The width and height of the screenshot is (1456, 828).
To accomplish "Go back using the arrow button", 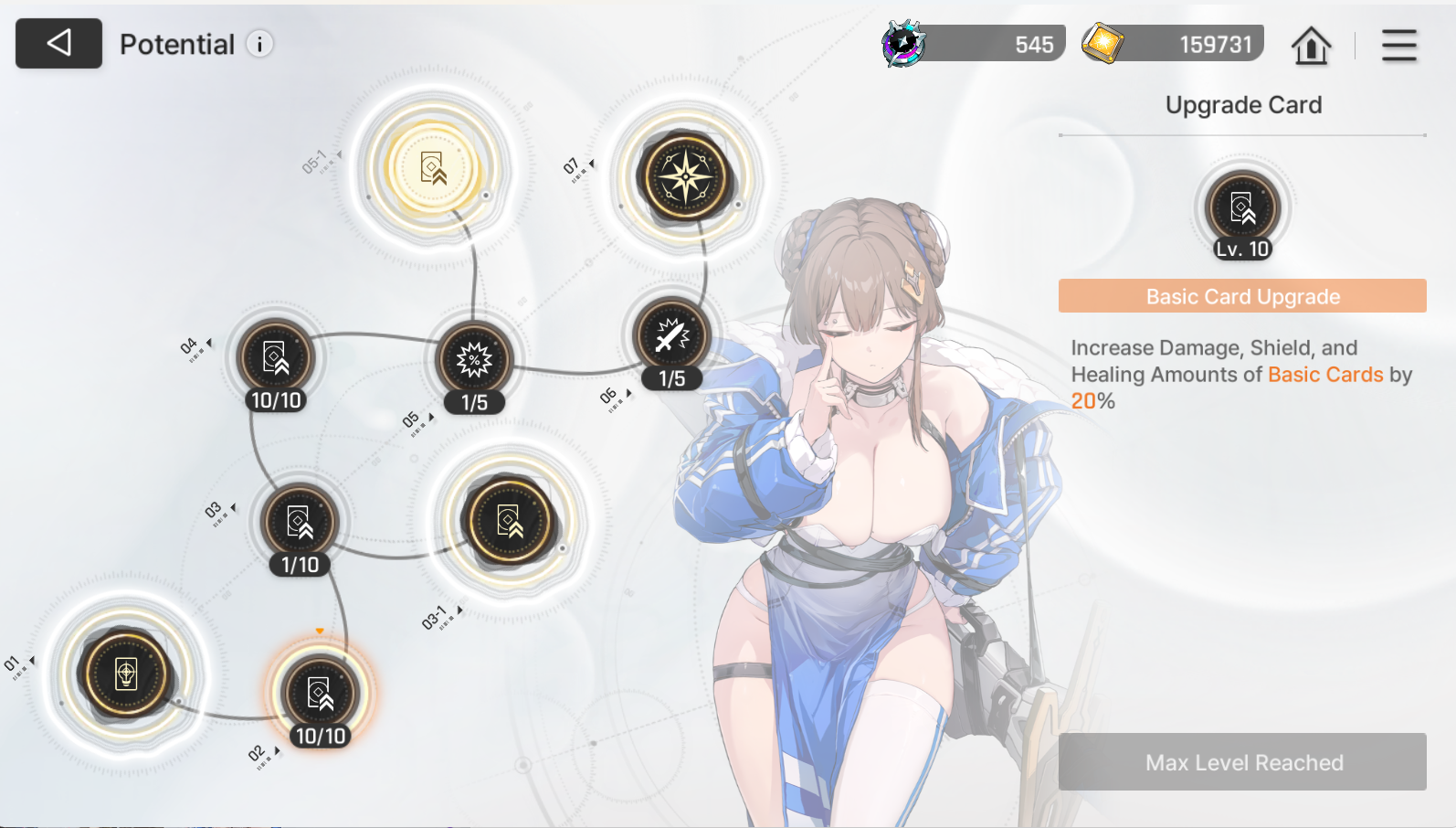I will click(x=58, y=43).
